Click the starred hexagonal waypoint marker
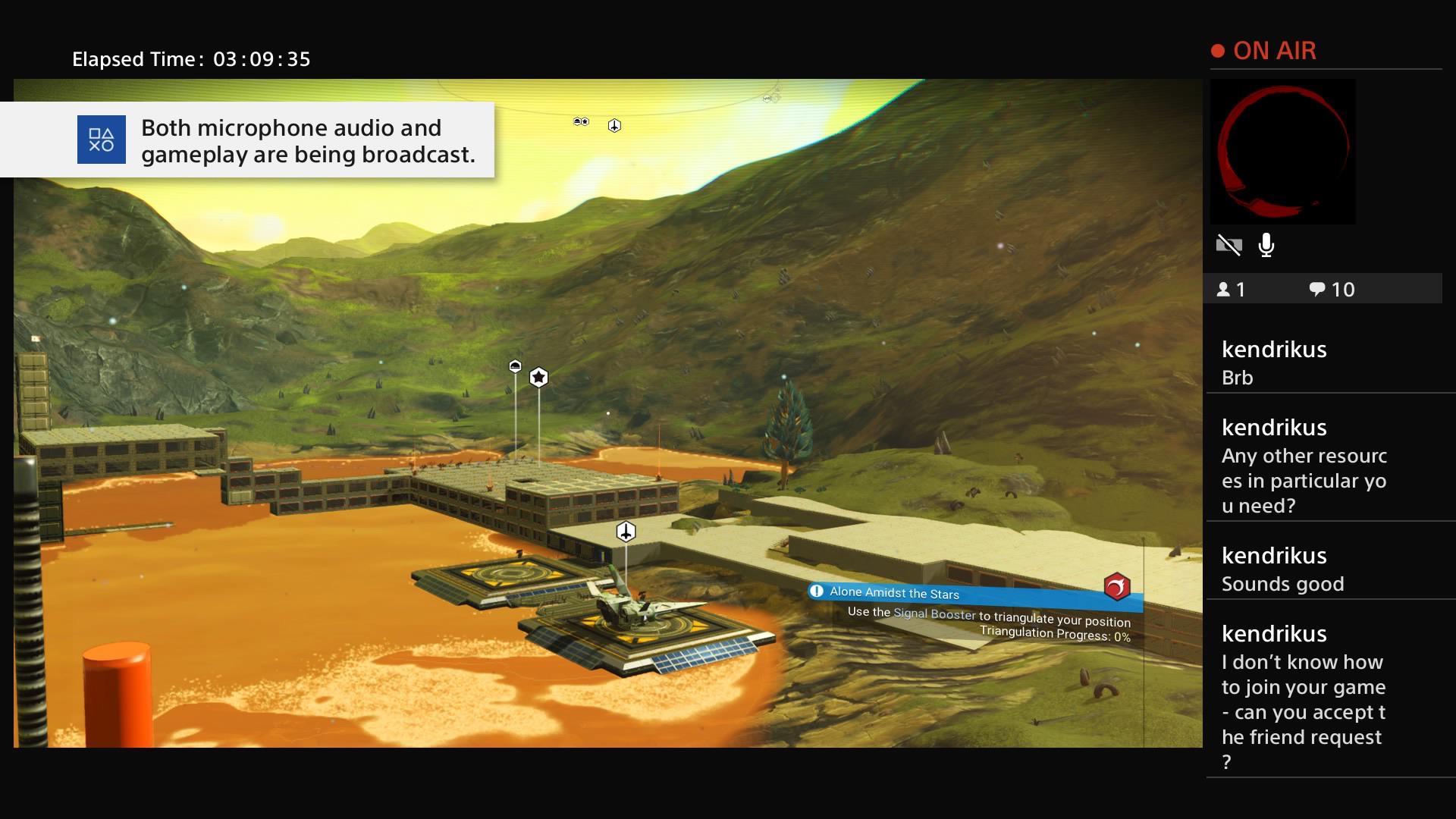The image size is (1456, 819). 539,376
